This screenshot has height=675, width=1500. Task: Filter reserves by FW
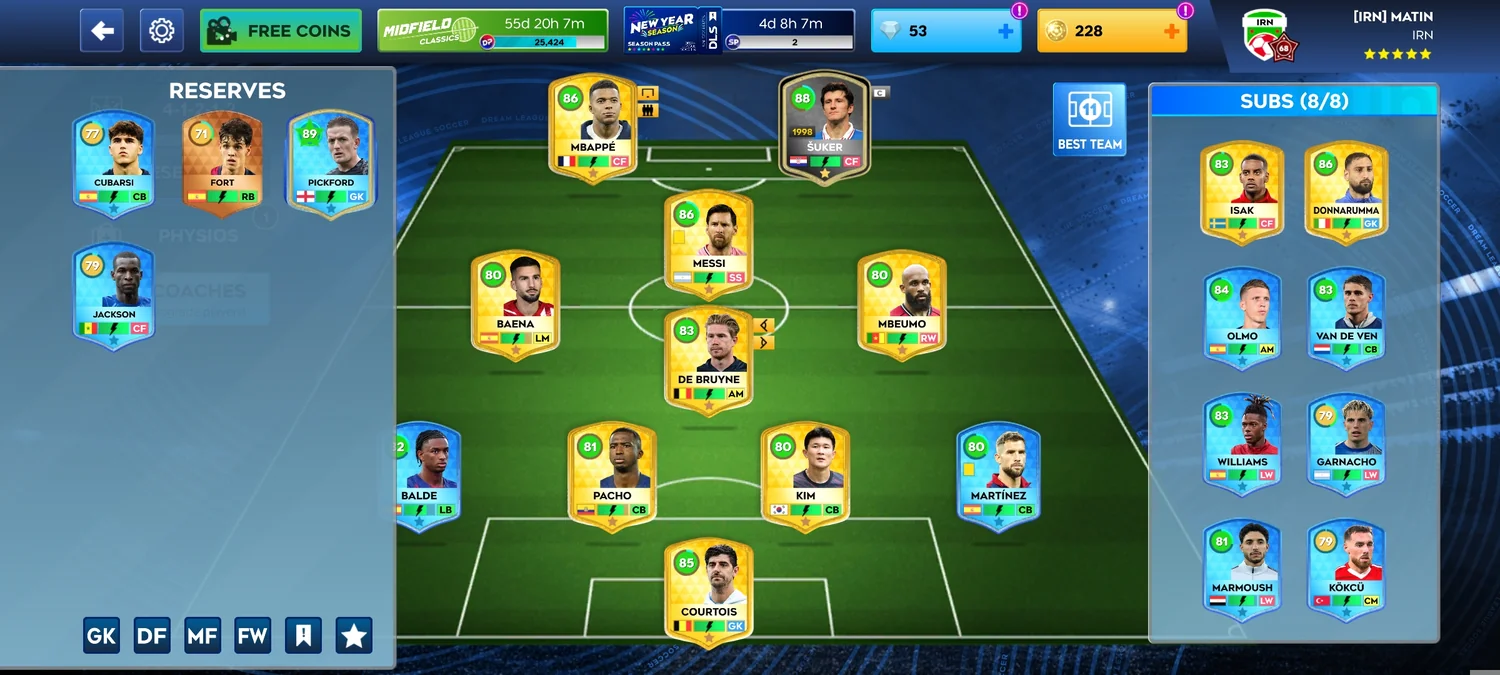(x=252, y=635)
